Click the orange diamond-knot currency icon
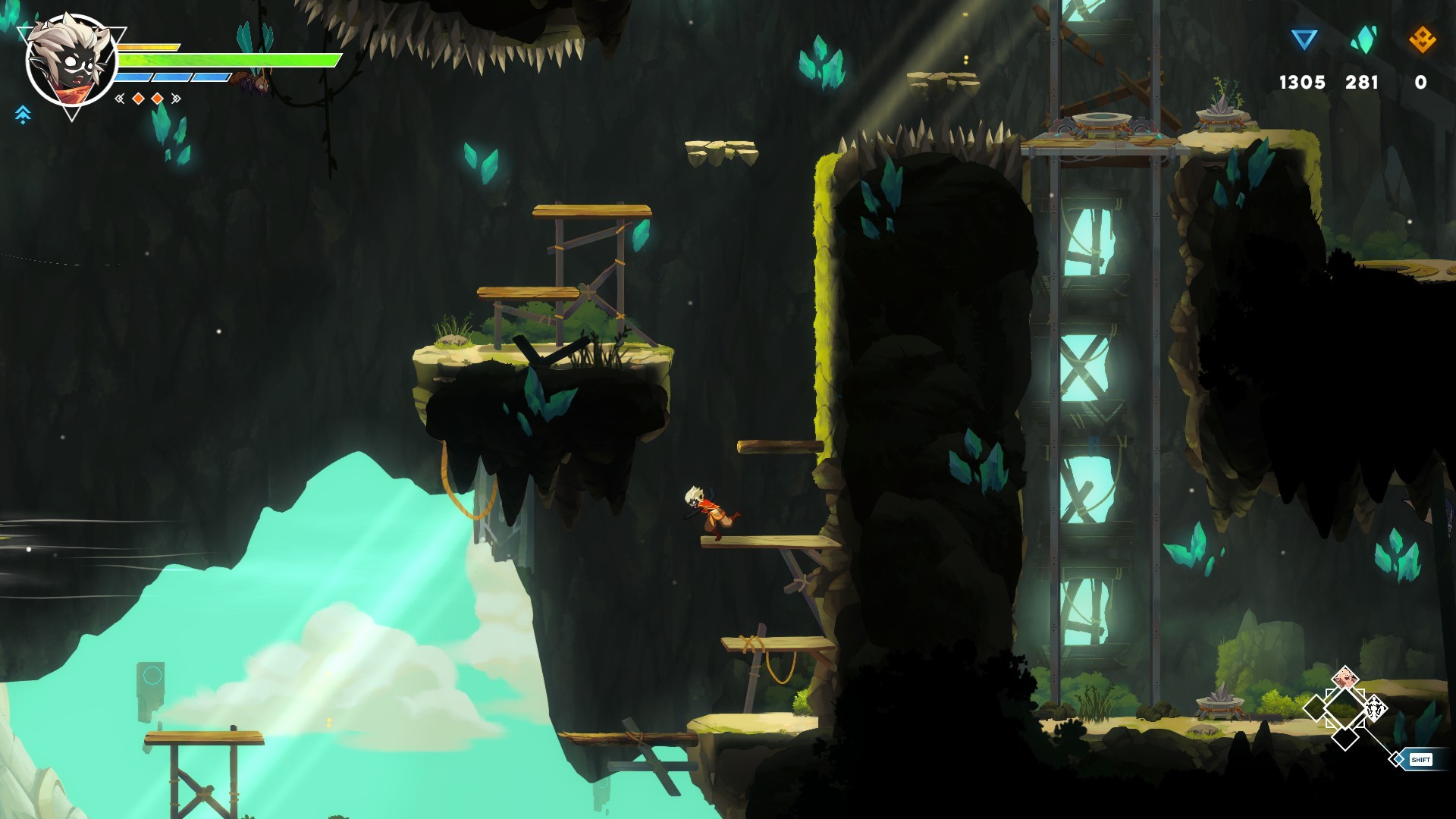 (1422, 39)
